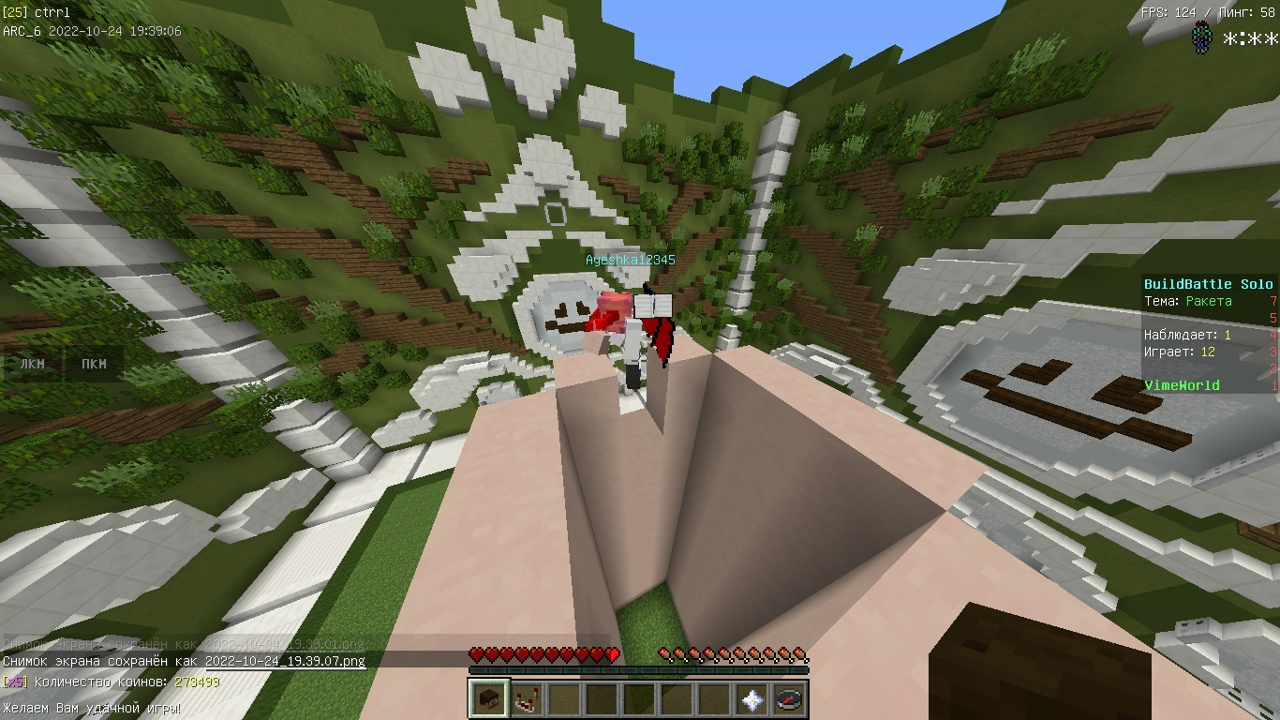The height and width of the screenshot is (720, 1280).
Task: Open the screenshot link 2022-10-24_19.39.07.png
Action: point(285,662)
